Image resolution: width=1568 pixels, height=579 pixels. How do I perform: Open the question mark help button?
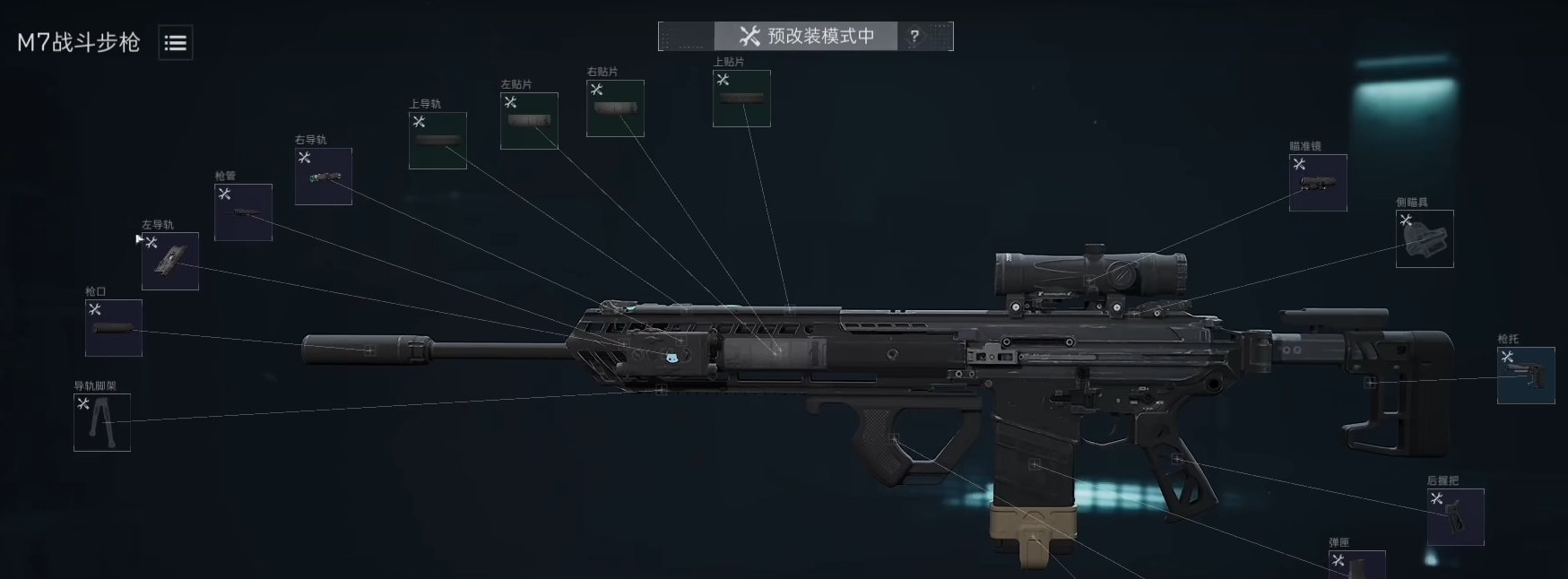coord(914,37)
